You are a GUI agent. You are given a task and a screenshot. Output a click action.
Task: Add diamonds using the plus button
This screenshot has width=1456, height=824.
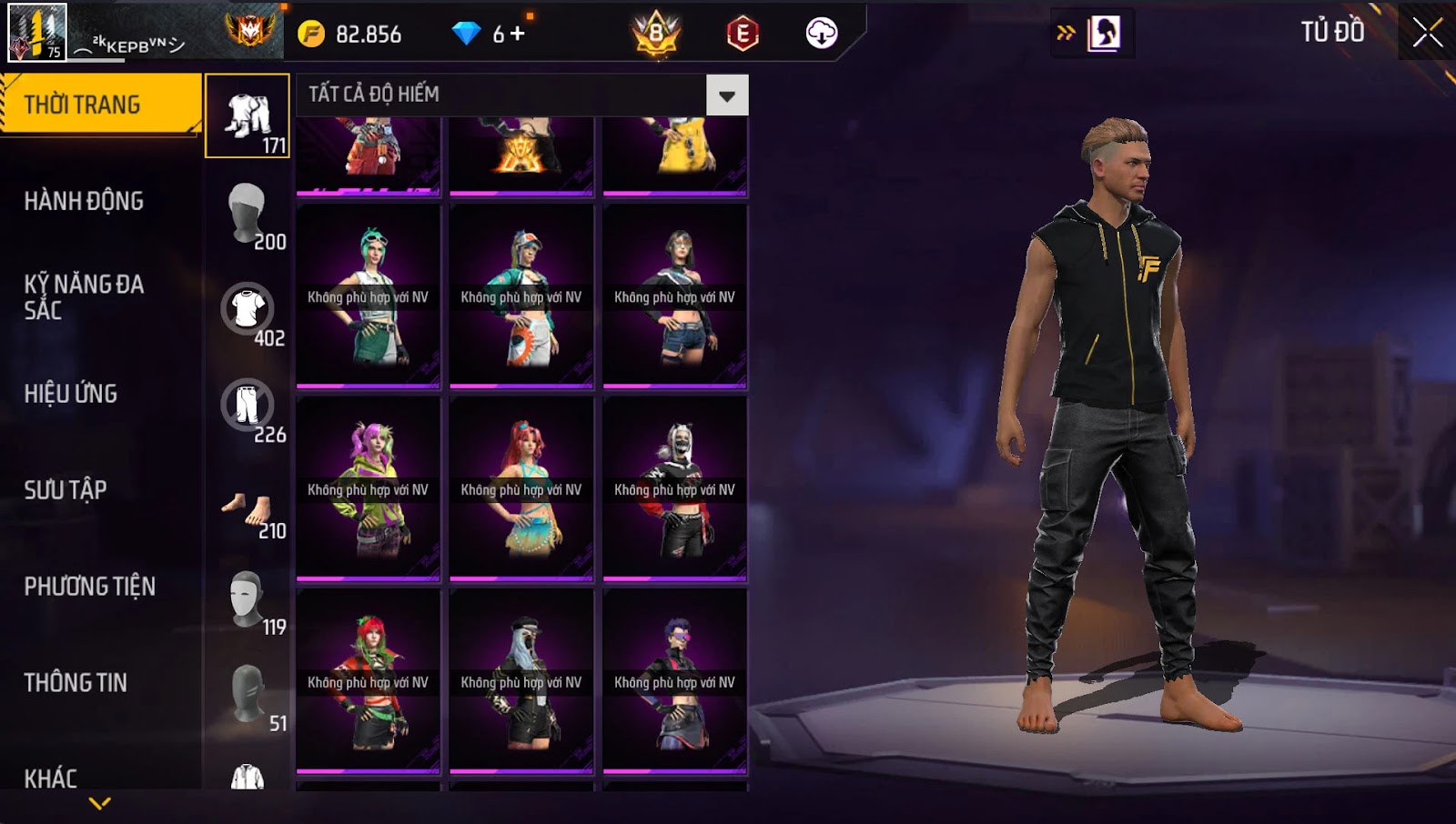pos(518,35)
